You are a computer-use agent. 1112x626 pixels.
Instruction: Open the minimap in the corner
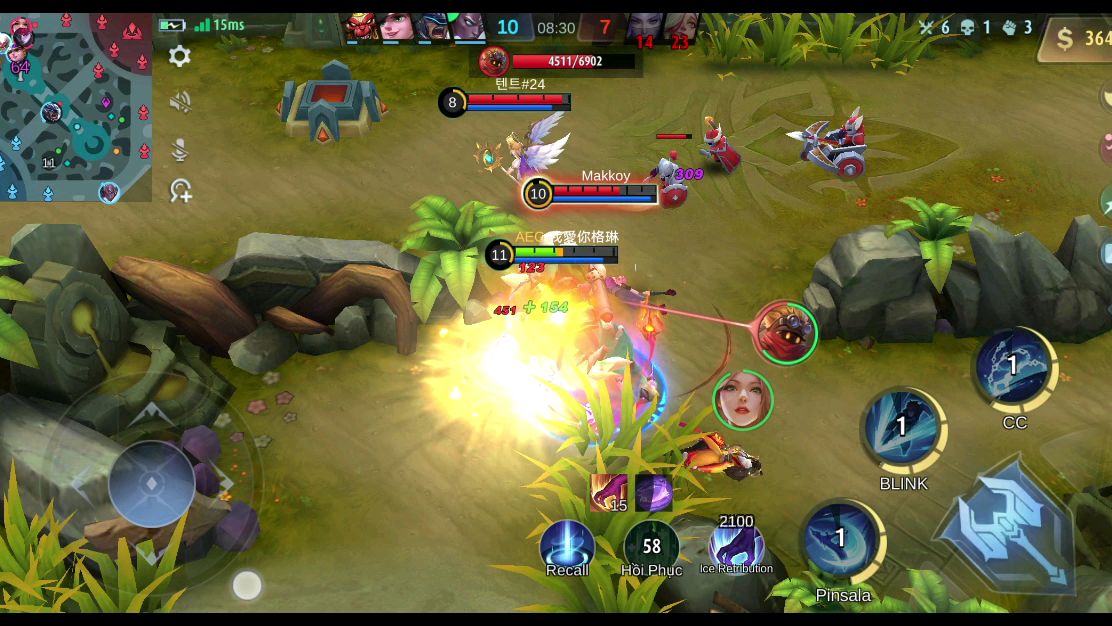click(76, 107)
